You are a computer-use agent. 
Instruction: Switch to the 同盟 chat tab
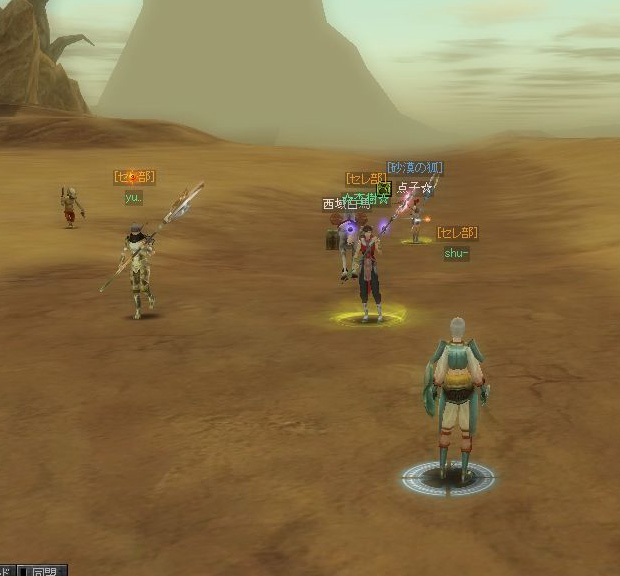pyautogui.click(x=44, y=571)
